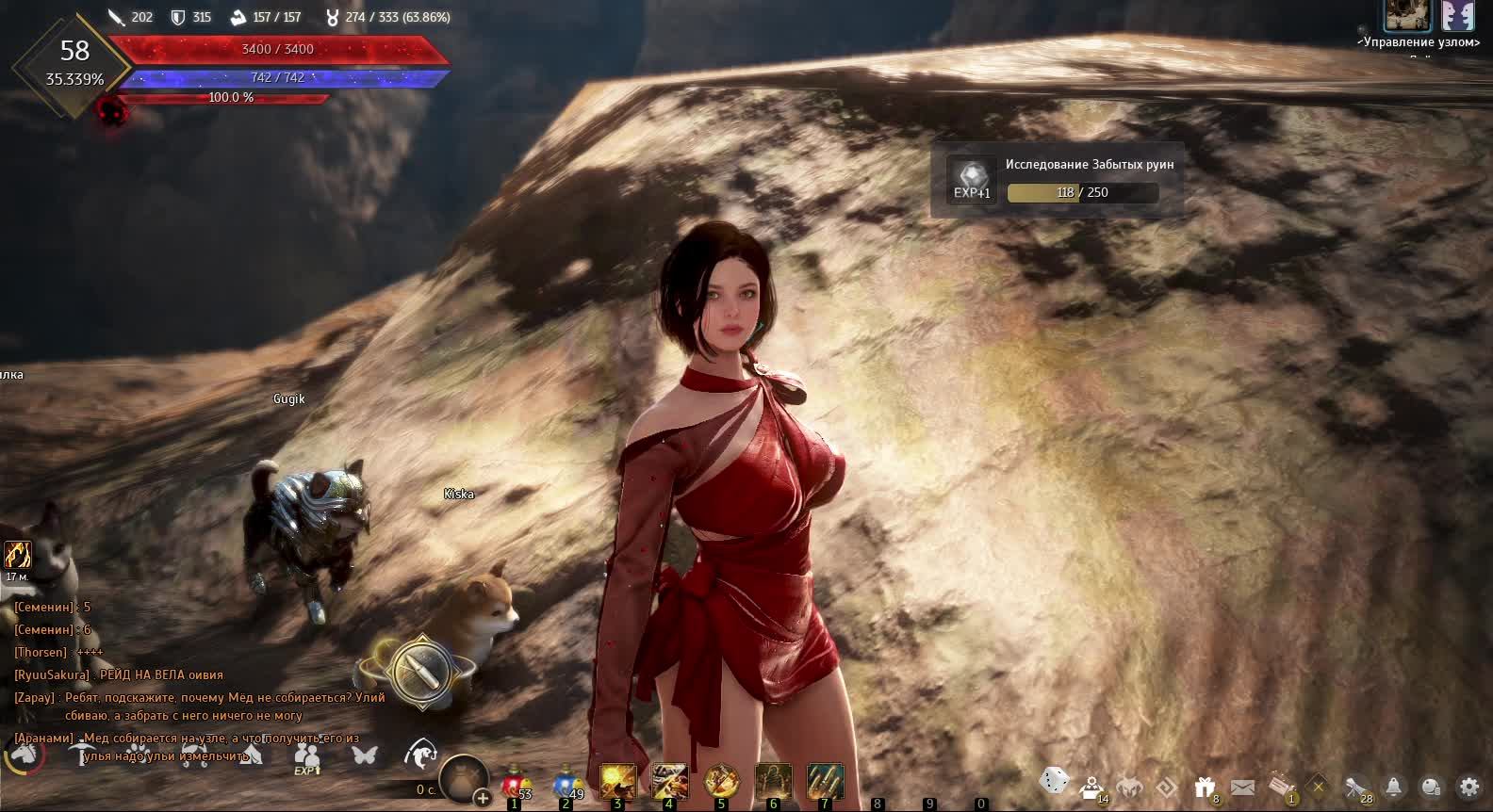Use the red health potion slot
Screen dimensions: 1493x812
coord(515,783)
